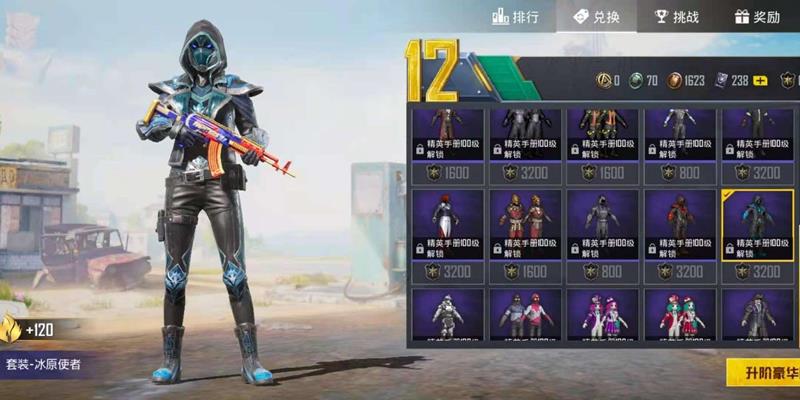Image resolution: width=800 pixels, height=400 pixels.
Task: Show the 奖励 rewards tab
Action: (757, 17)
